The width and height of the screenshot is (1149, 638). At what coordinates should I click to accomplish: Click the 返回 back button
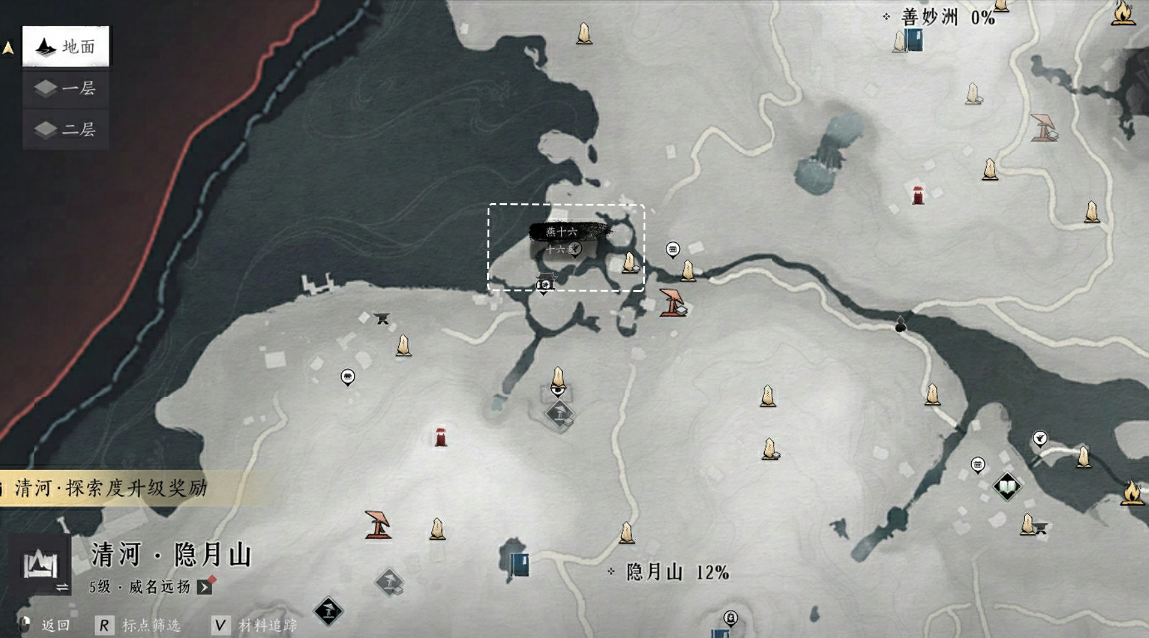point(44,626)
